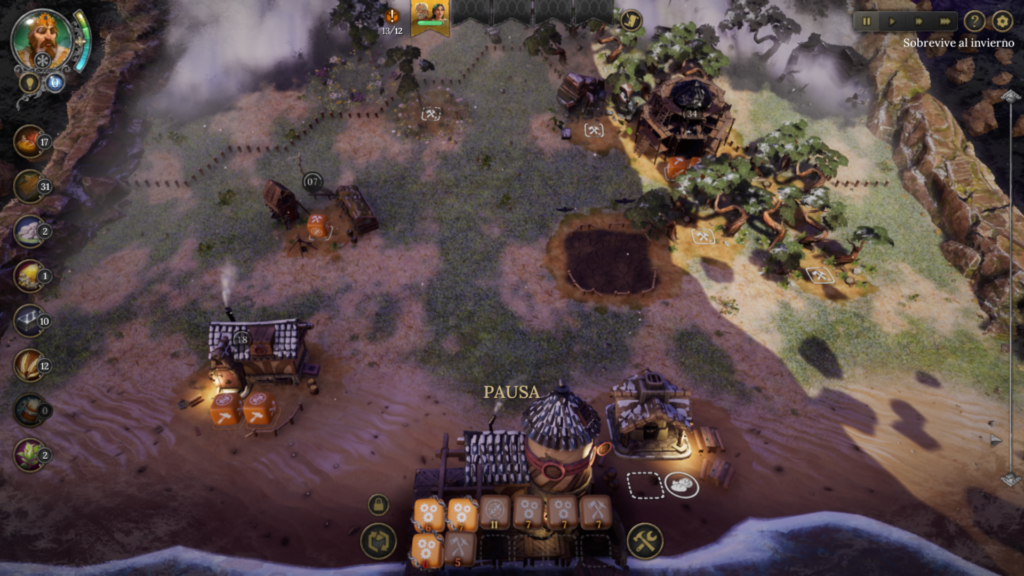1024x576 pixels.
Task: Select the stone resource icon showing 2
Action: [30, 231]
